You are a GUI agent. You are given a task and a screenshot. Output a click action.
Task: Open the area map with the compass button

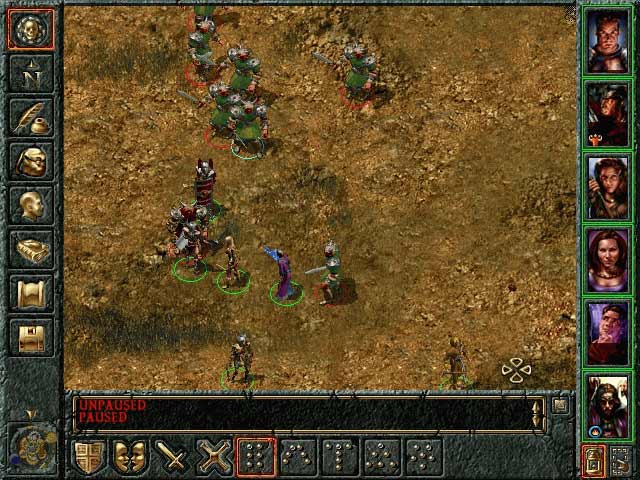coord(30,73)
